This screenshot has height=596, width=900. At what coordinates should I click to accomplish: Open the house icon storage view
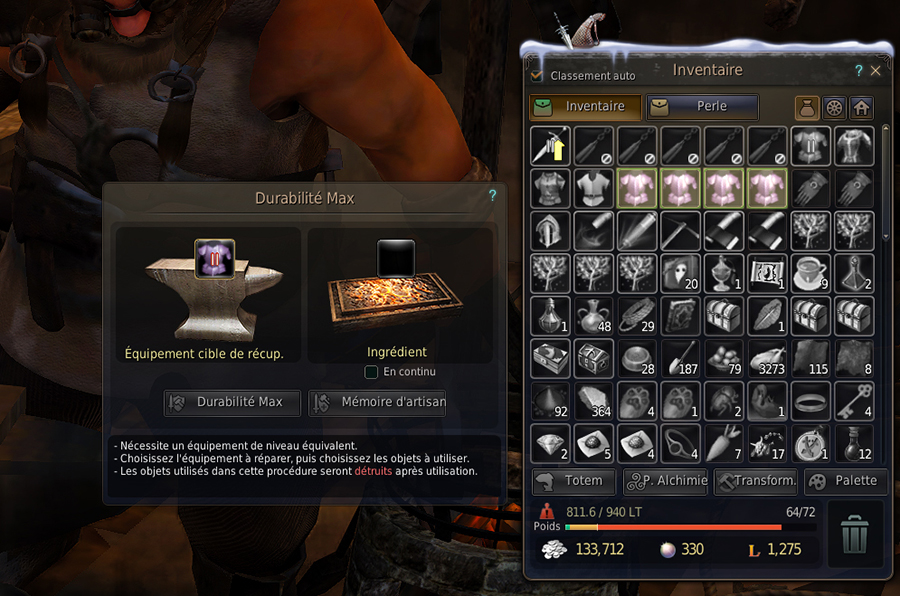860,108
